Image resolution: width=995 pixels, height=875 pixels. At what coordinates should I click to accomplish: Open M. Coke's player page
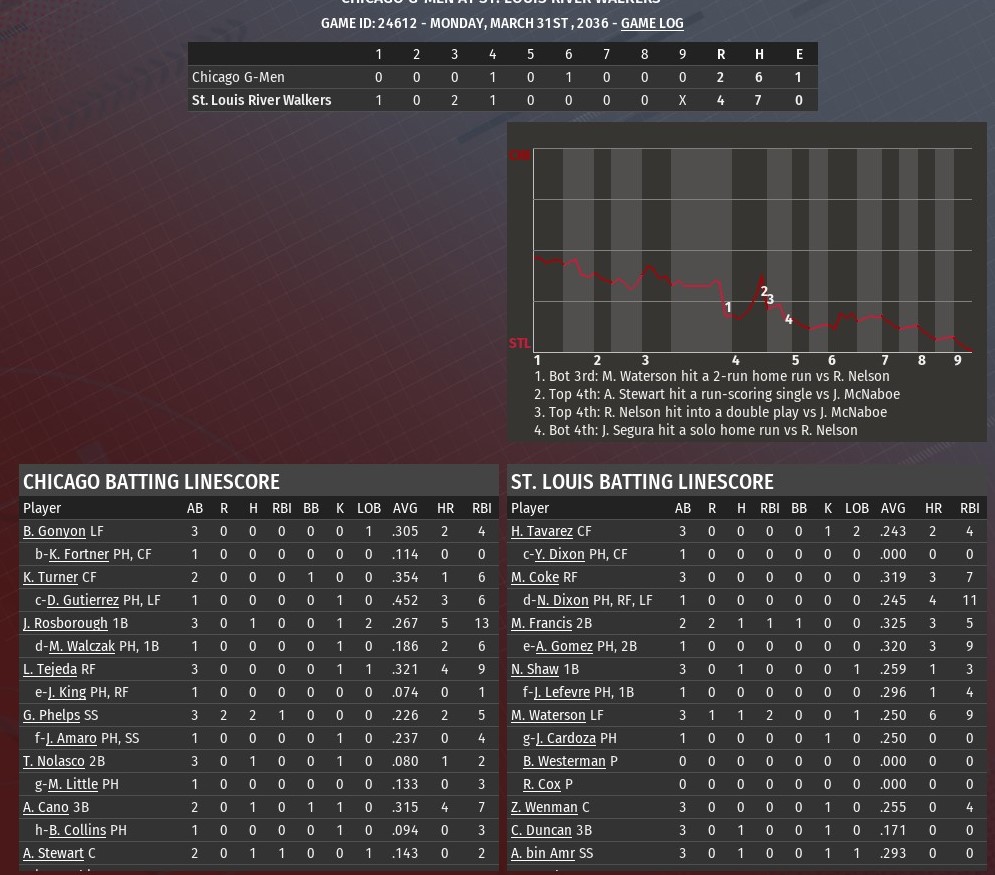pyautogui.click(x=535, y=577)
